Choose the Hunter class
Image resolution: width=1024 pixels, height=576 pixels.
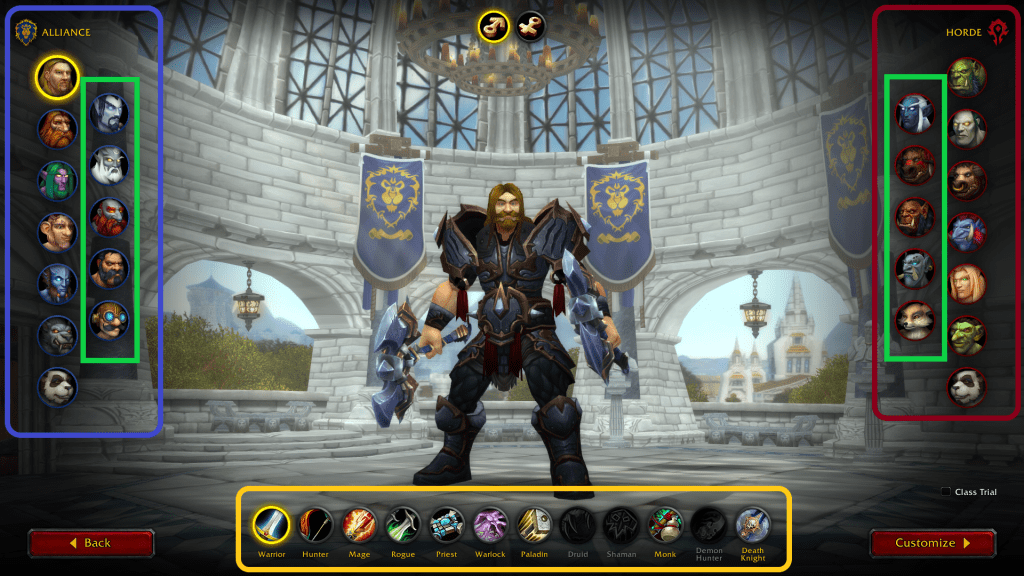tap(316, 524)
